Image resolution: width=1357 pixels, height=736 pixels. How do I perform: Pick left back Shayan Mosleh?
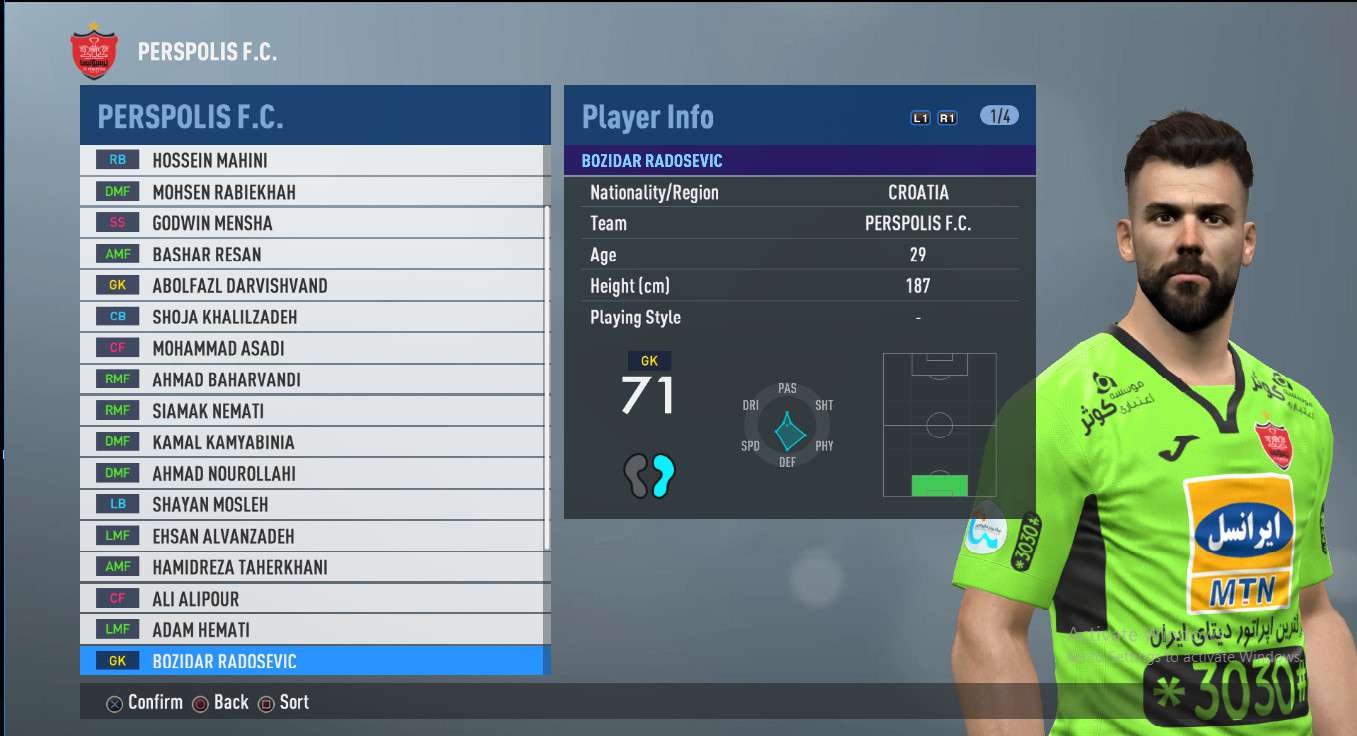point(312,505)
